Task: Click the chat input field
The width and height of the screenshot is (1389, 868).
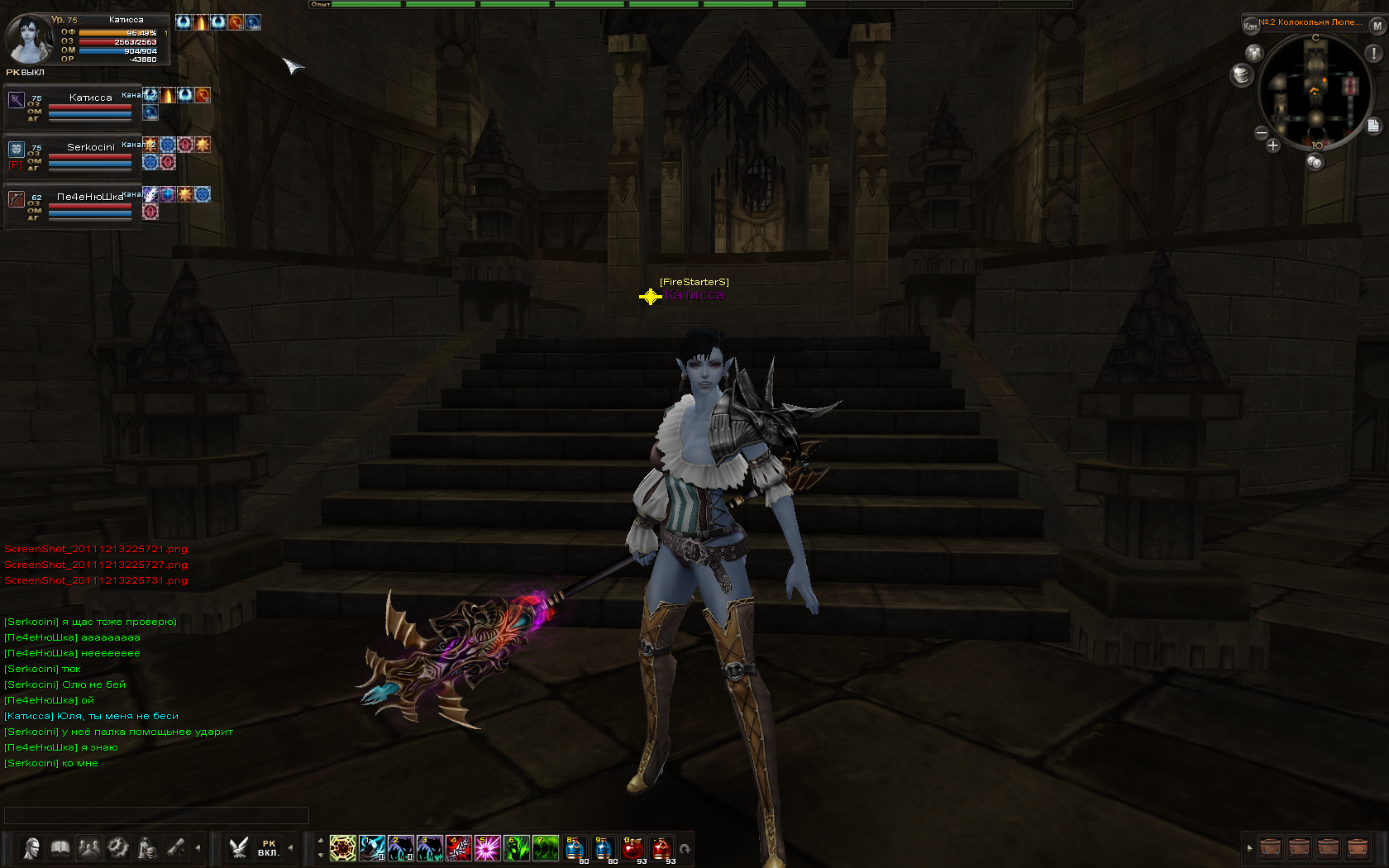Action: pyautogui.click(x=156, y=815)
